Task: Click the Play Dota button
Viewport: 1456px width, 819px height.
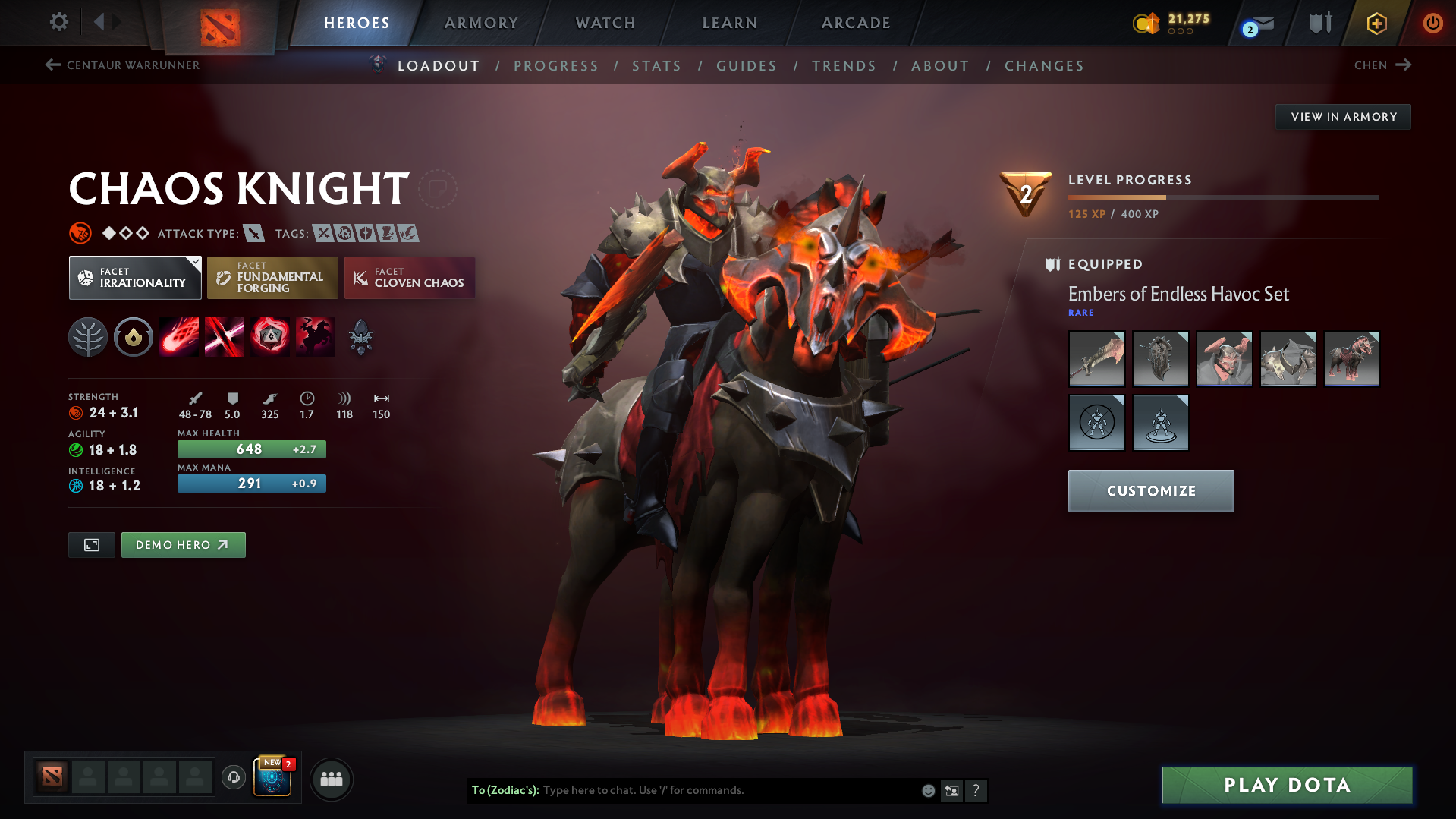Action: tap(1287, 785)
